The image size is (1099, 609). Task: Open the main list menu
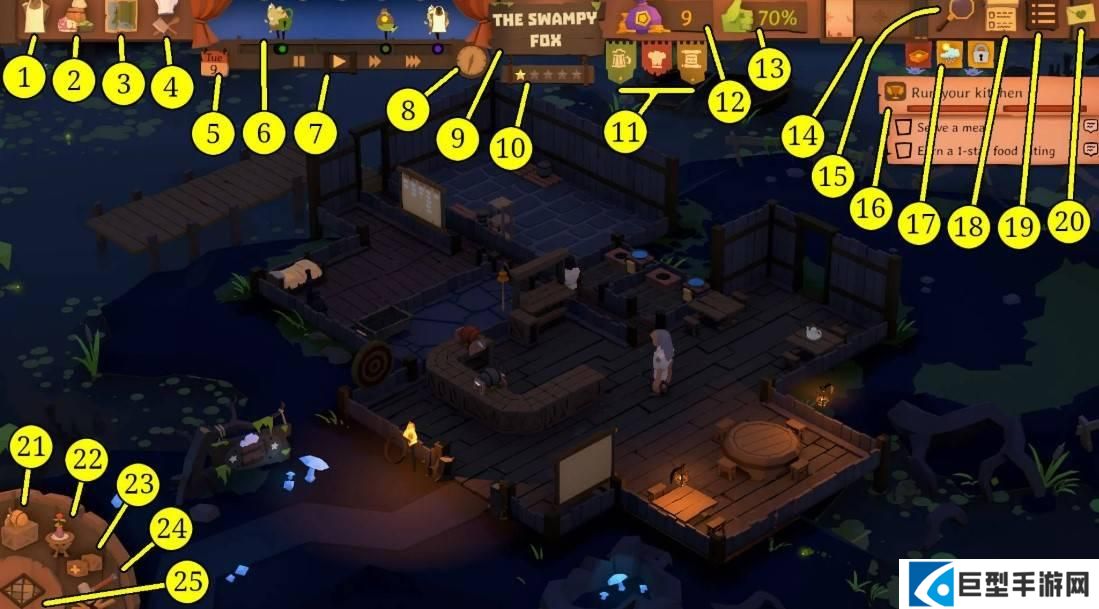coord(1043,16)
